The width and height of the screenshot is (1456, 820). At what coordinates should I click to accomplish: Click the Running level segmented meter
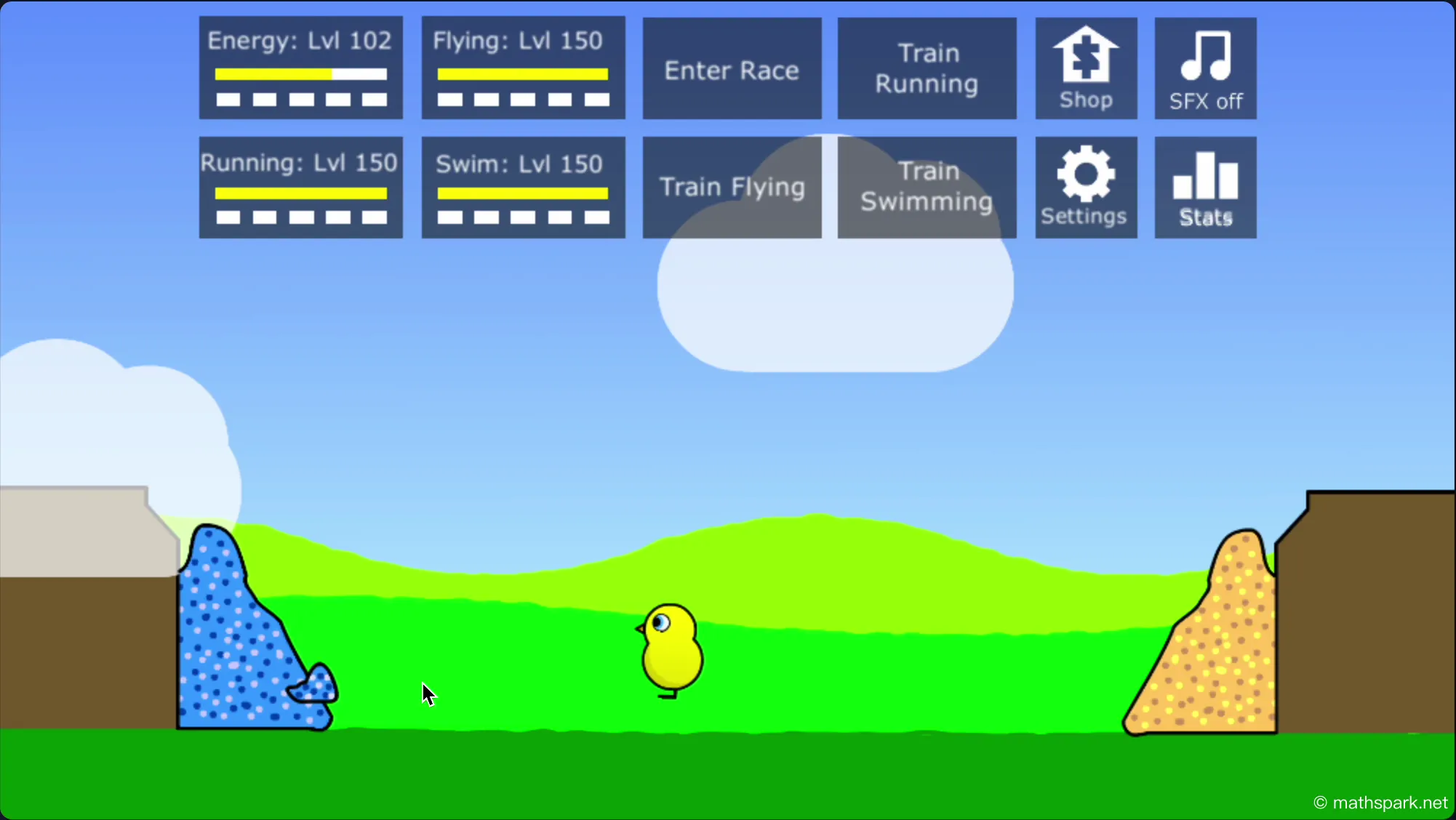tap(300, 215)
